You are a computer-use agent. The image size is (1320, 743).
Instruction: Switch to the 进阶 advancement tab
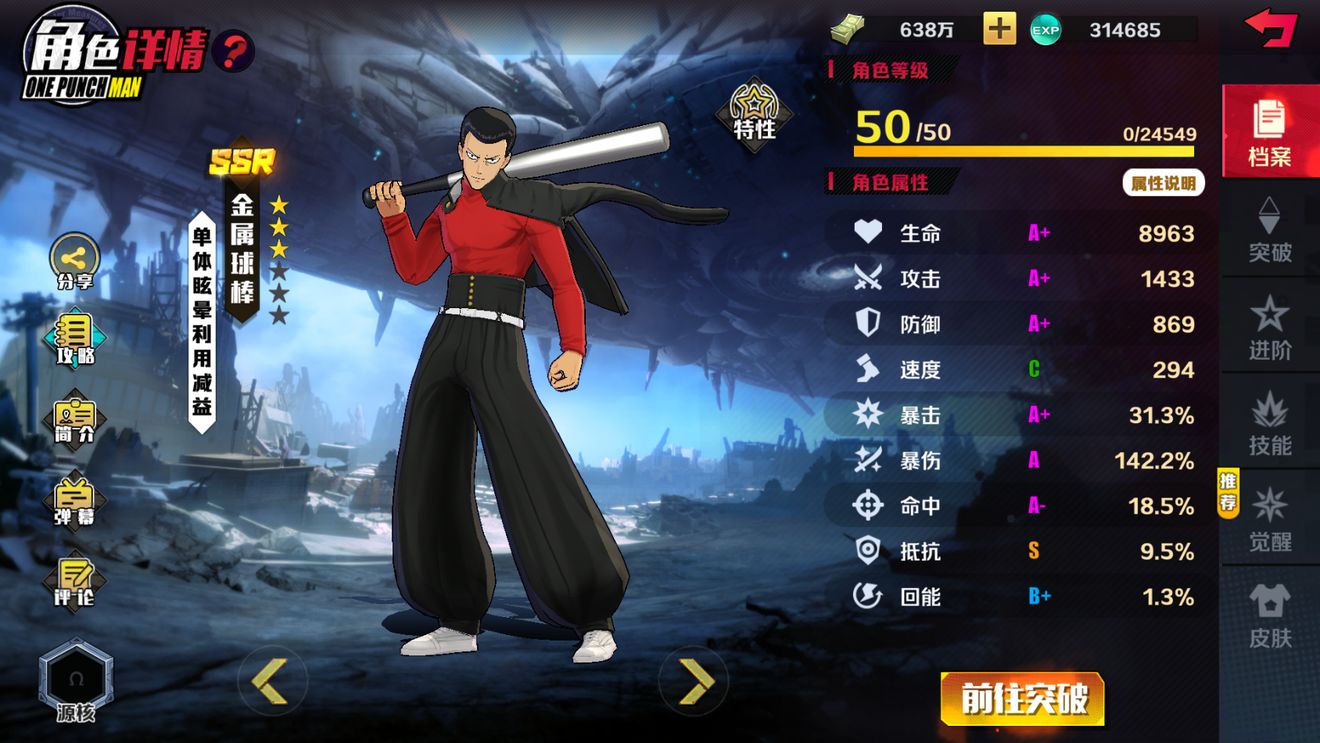tap(1270, 326)
